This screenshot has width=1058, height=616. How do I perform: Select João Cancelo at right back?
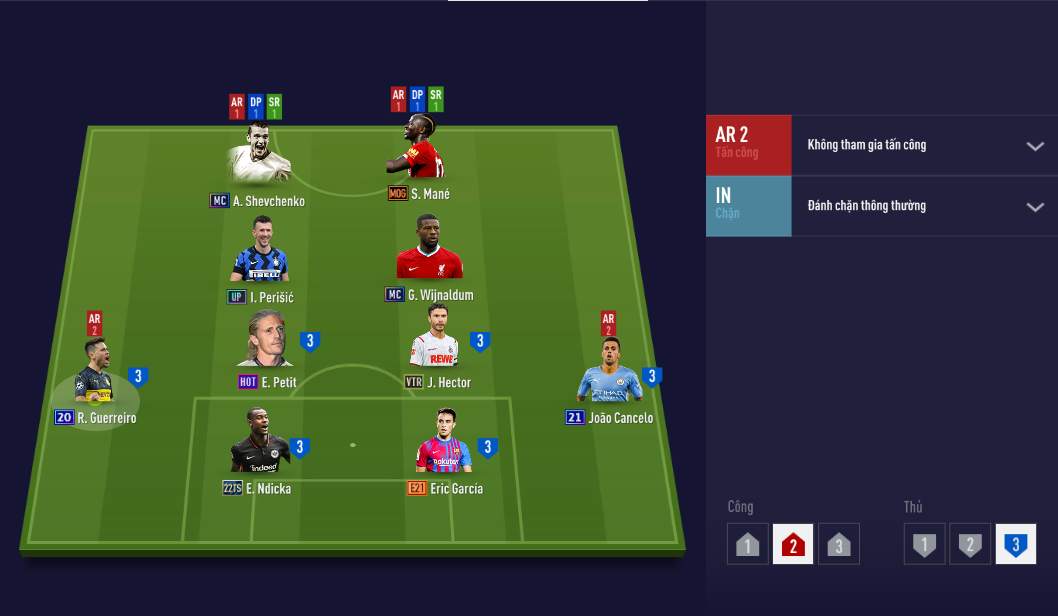point(608,373)
